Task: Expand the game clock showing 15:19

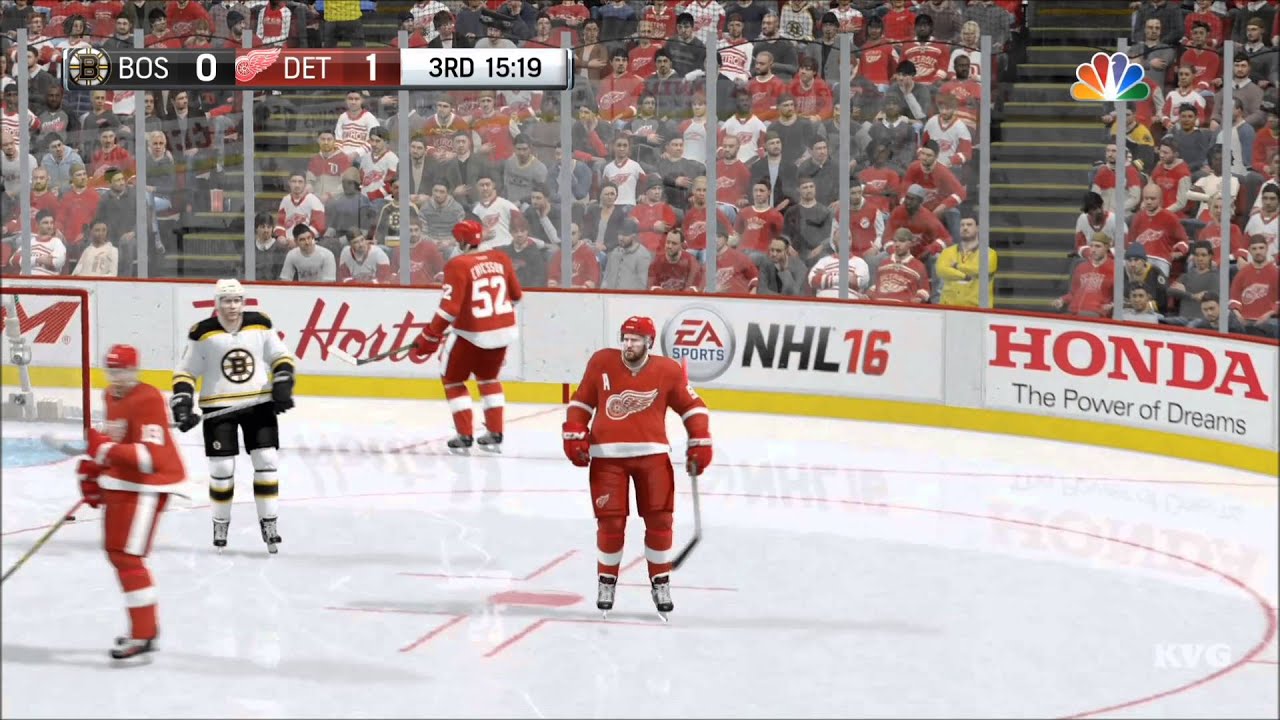Action: 512,68
